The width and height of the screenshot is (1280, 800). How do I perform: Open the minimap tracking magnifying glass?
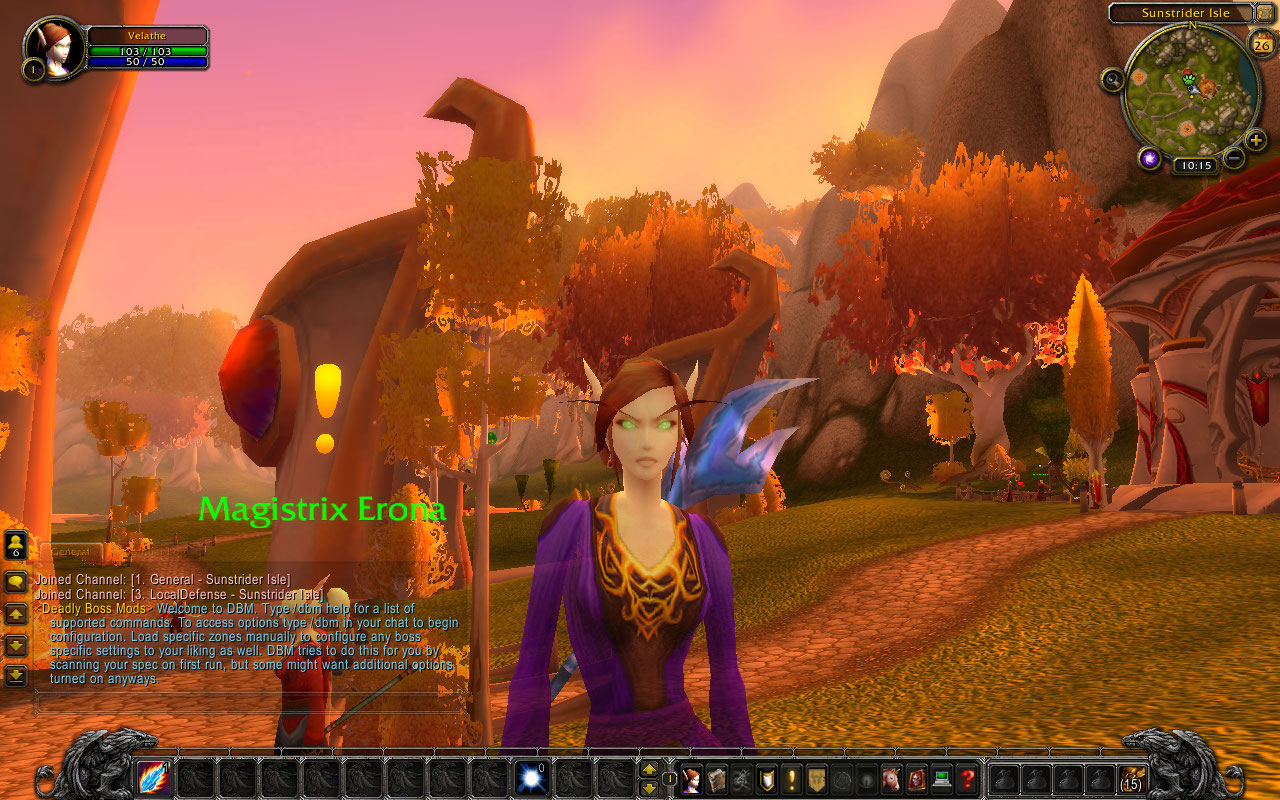[x=1112, y=79]
